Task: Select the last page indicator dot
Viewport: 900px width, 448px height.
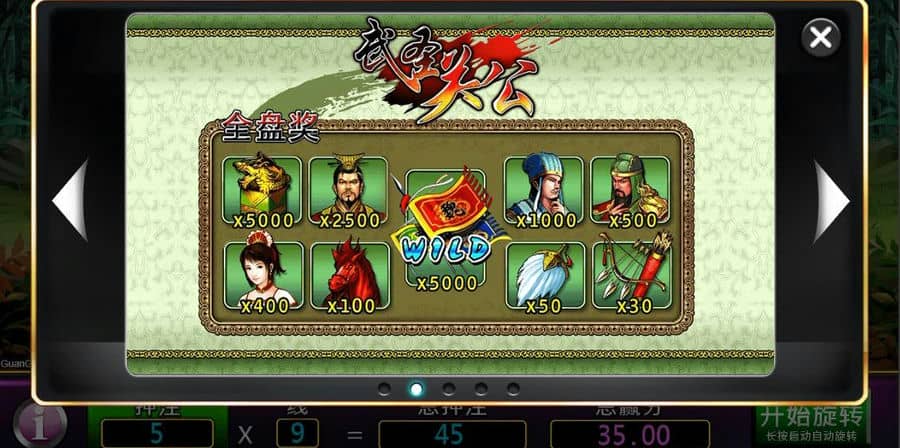Action: tap(513, 388)
